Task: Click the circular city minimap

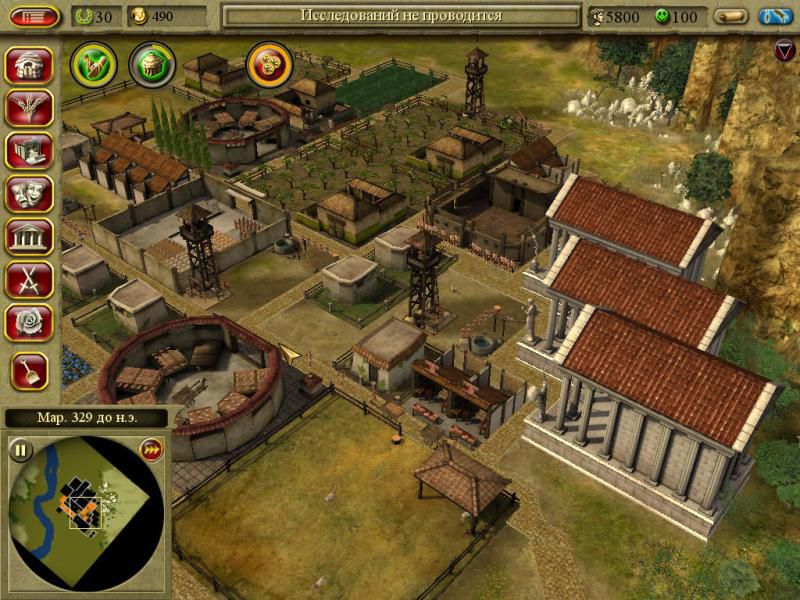Action: pyautogui.click(x=85, y=512)
